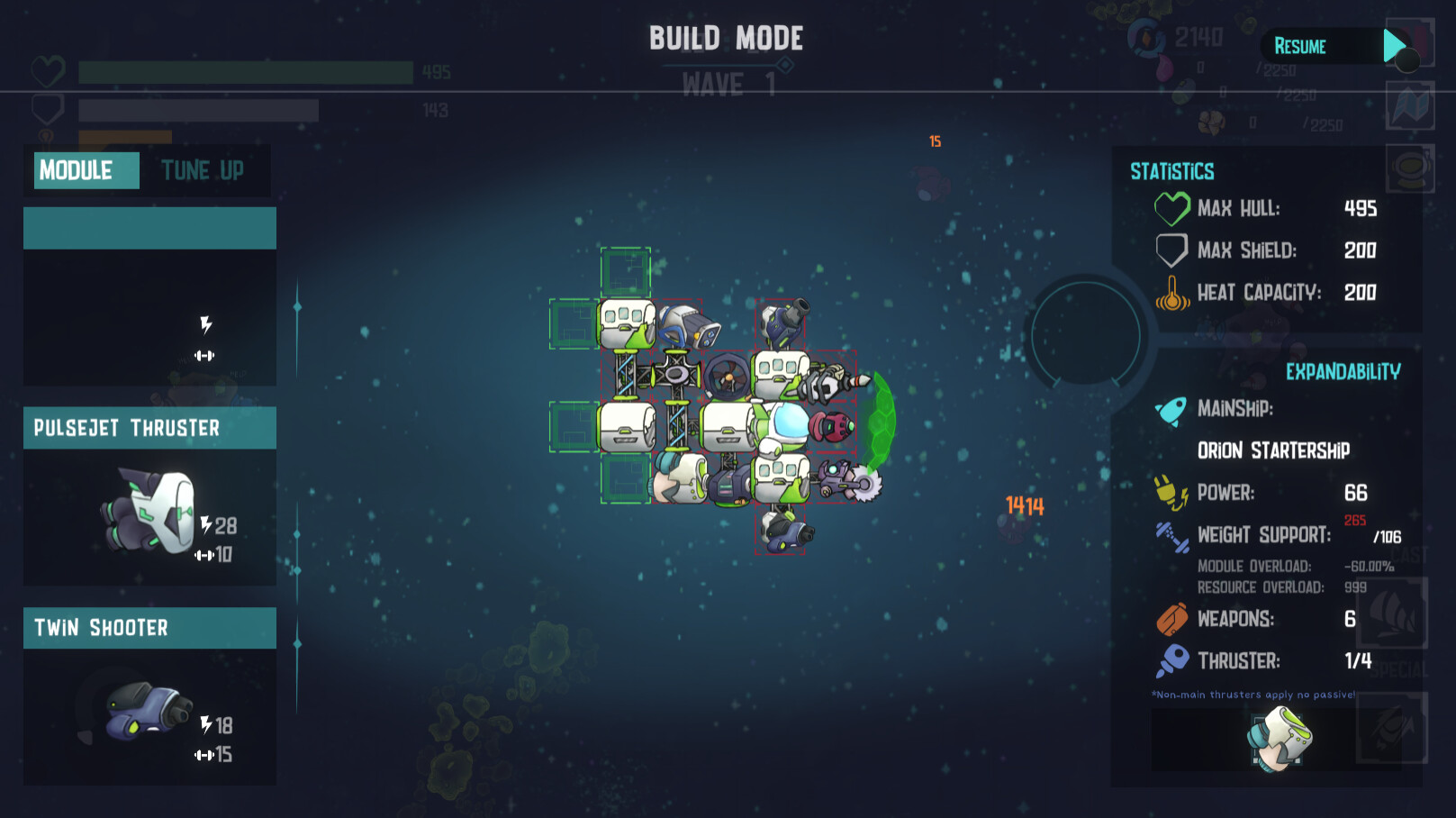Click the Power plug icon in Expandability
This screenshot has width=1456, height=818.
click(x=1171, y=493)
